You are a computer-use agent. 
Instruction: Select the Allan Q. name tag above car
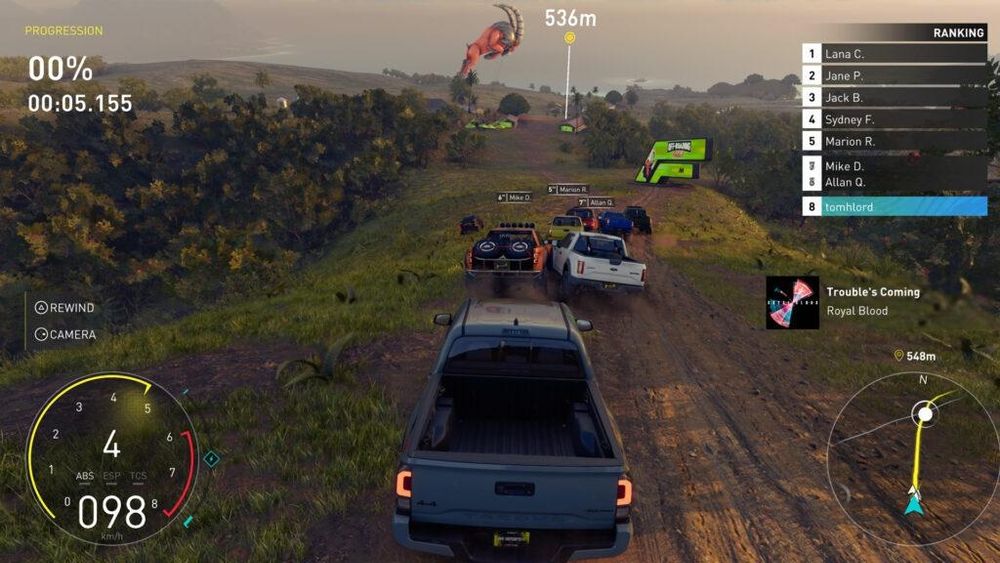595,202
